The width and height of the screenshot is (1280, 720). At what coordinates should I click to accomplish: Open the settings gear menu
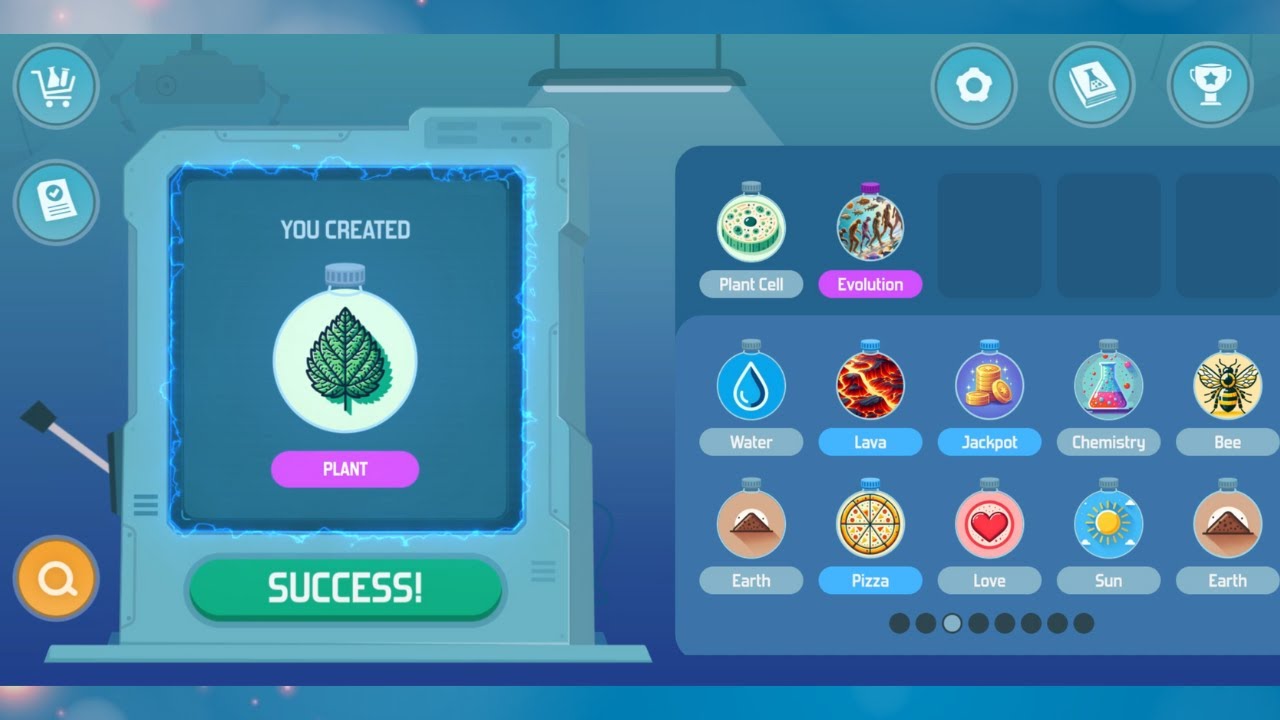975,86
